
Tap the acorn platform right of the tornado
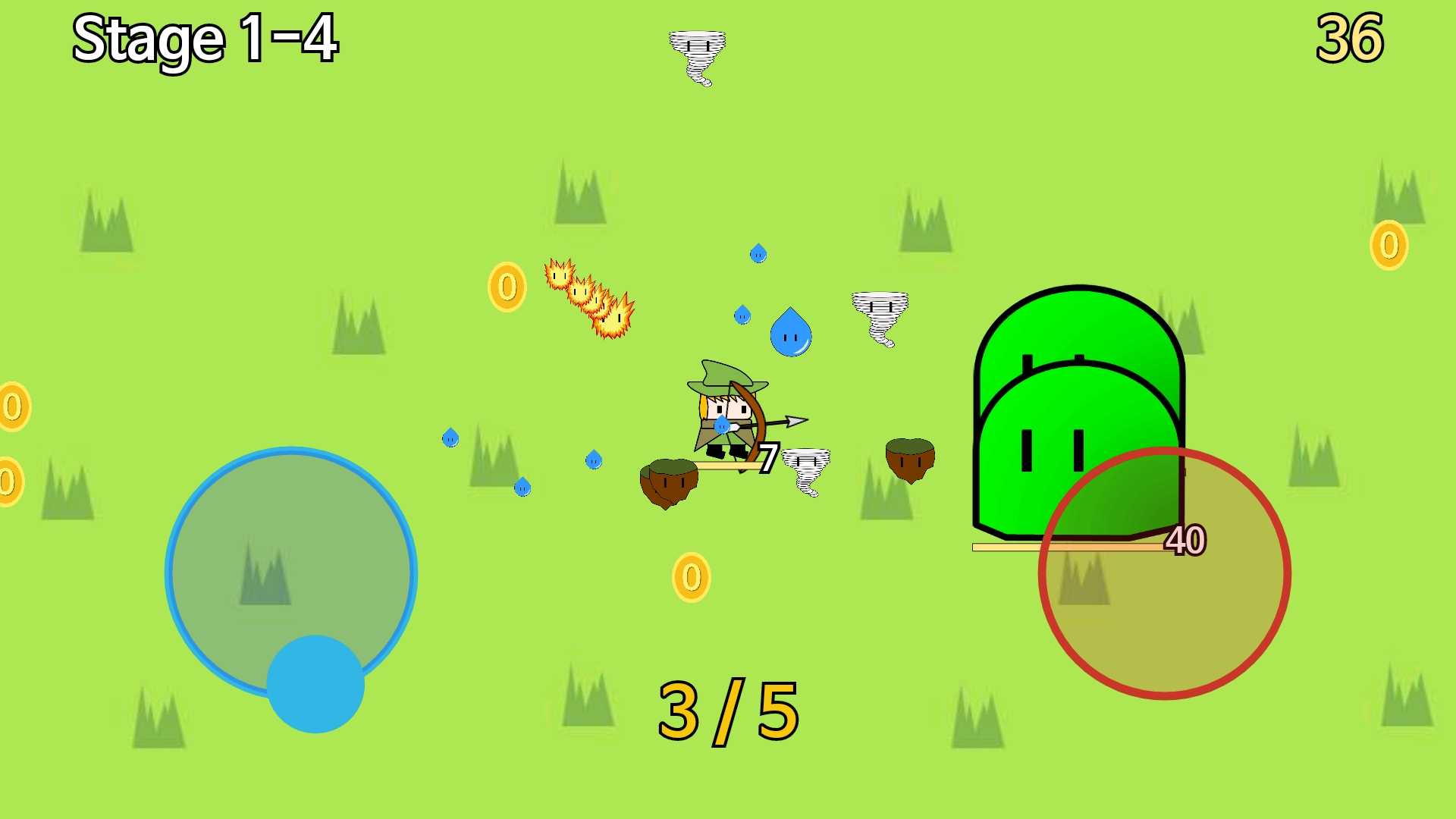[909, 457]
